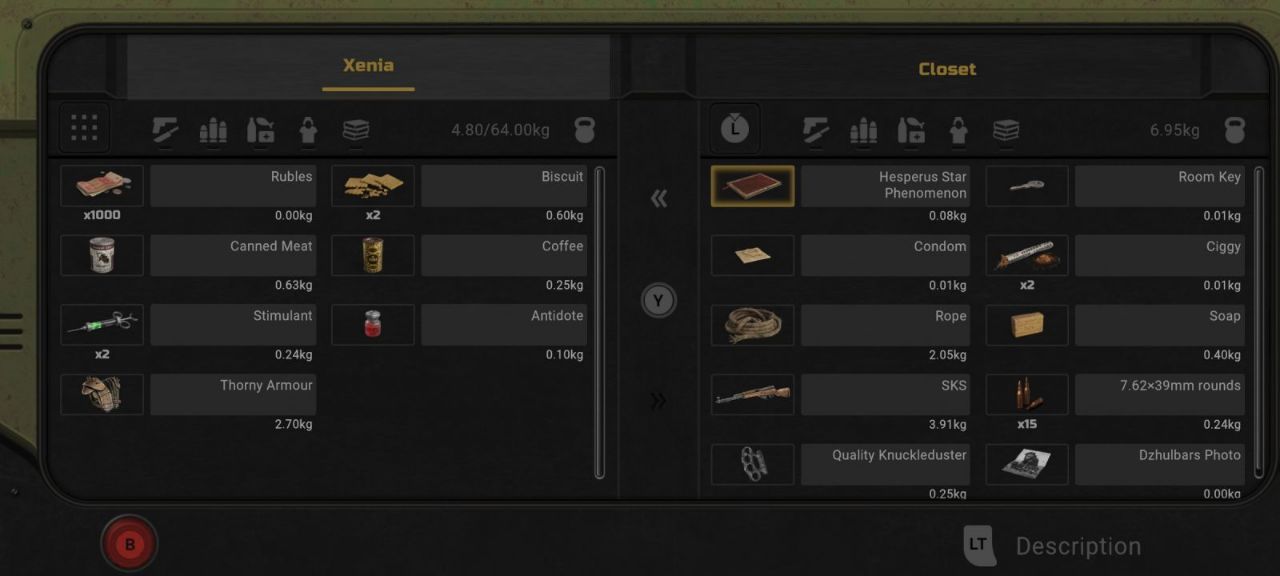
Task: Switch to the Xenia inventory tab
Action: coord(368,66)
